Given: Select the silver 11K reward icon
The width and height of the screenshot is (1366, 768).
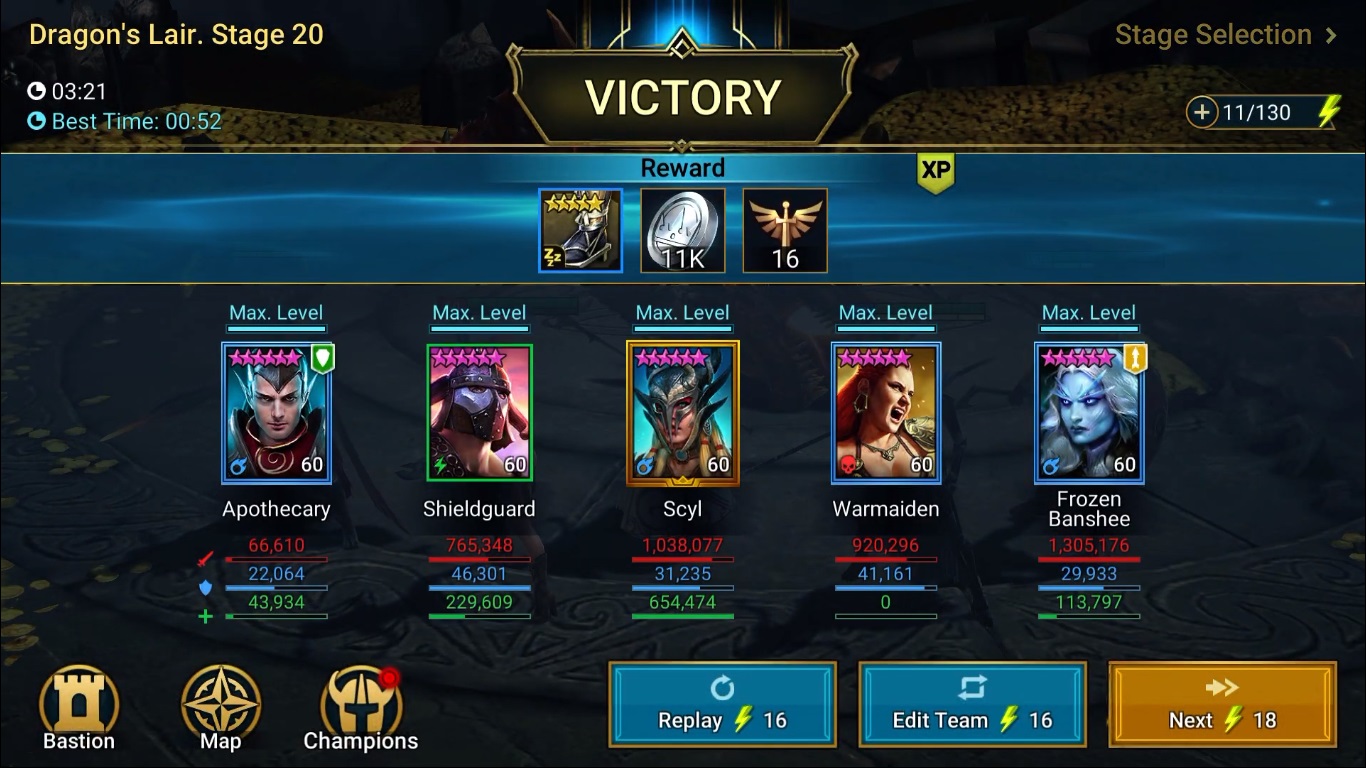Looking at the screenshot, I should (x=683, y=230).
